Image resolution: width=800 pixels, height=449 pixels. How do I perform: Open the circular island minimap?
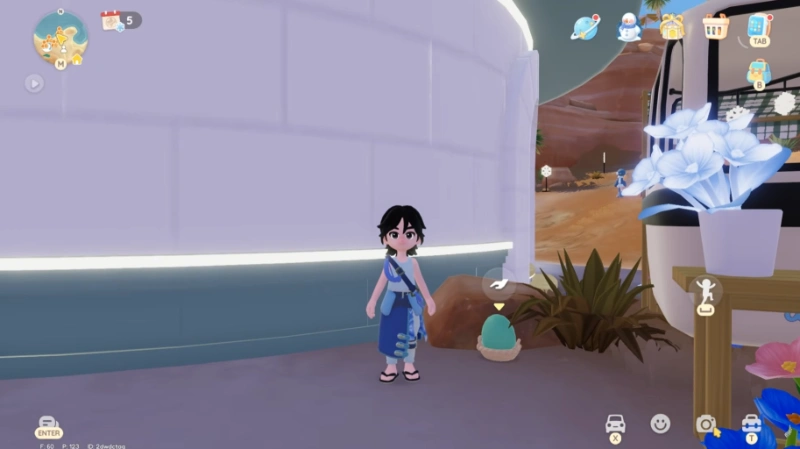60,35
